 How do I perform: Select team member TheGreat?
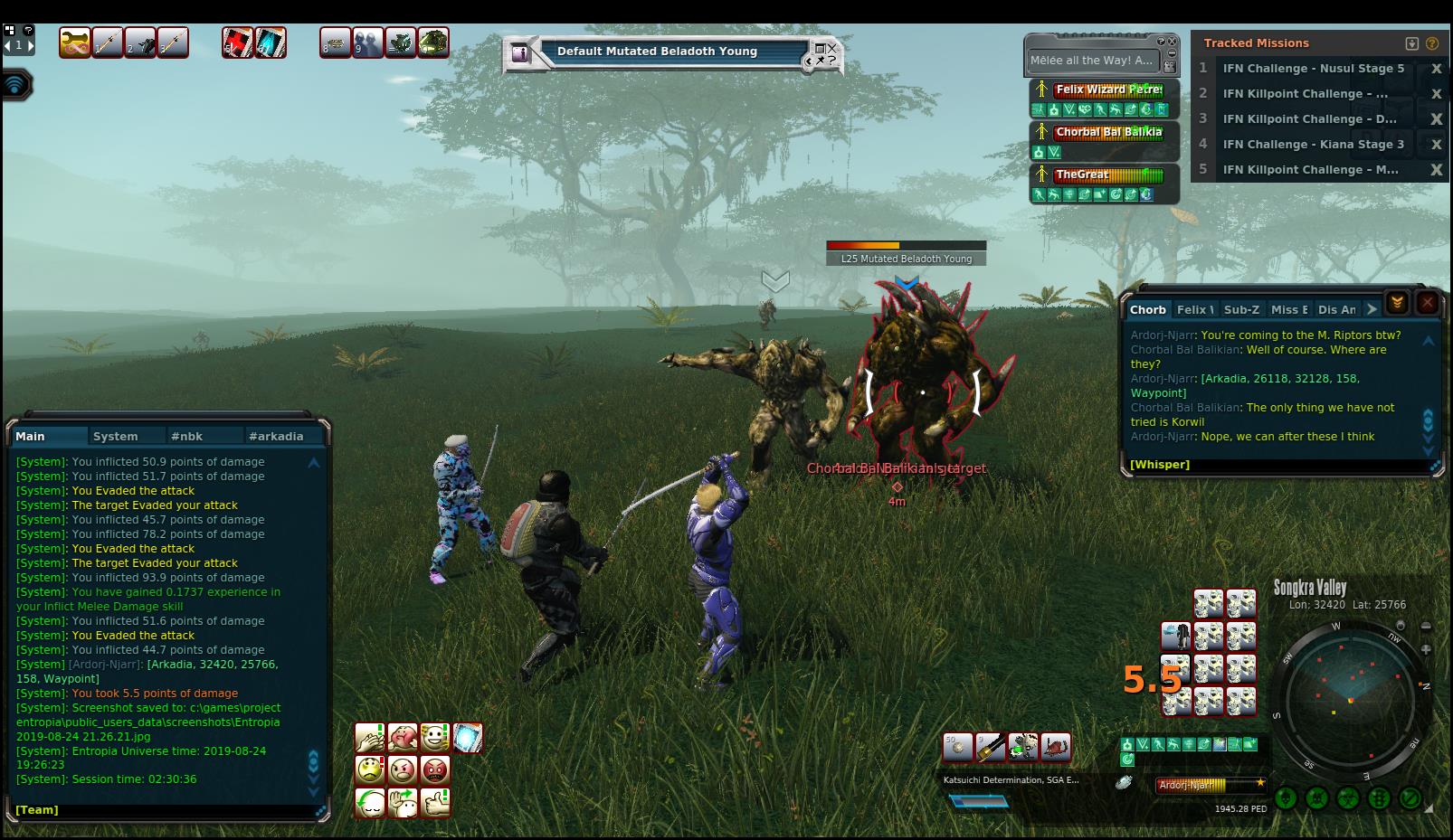(1108, 175)
